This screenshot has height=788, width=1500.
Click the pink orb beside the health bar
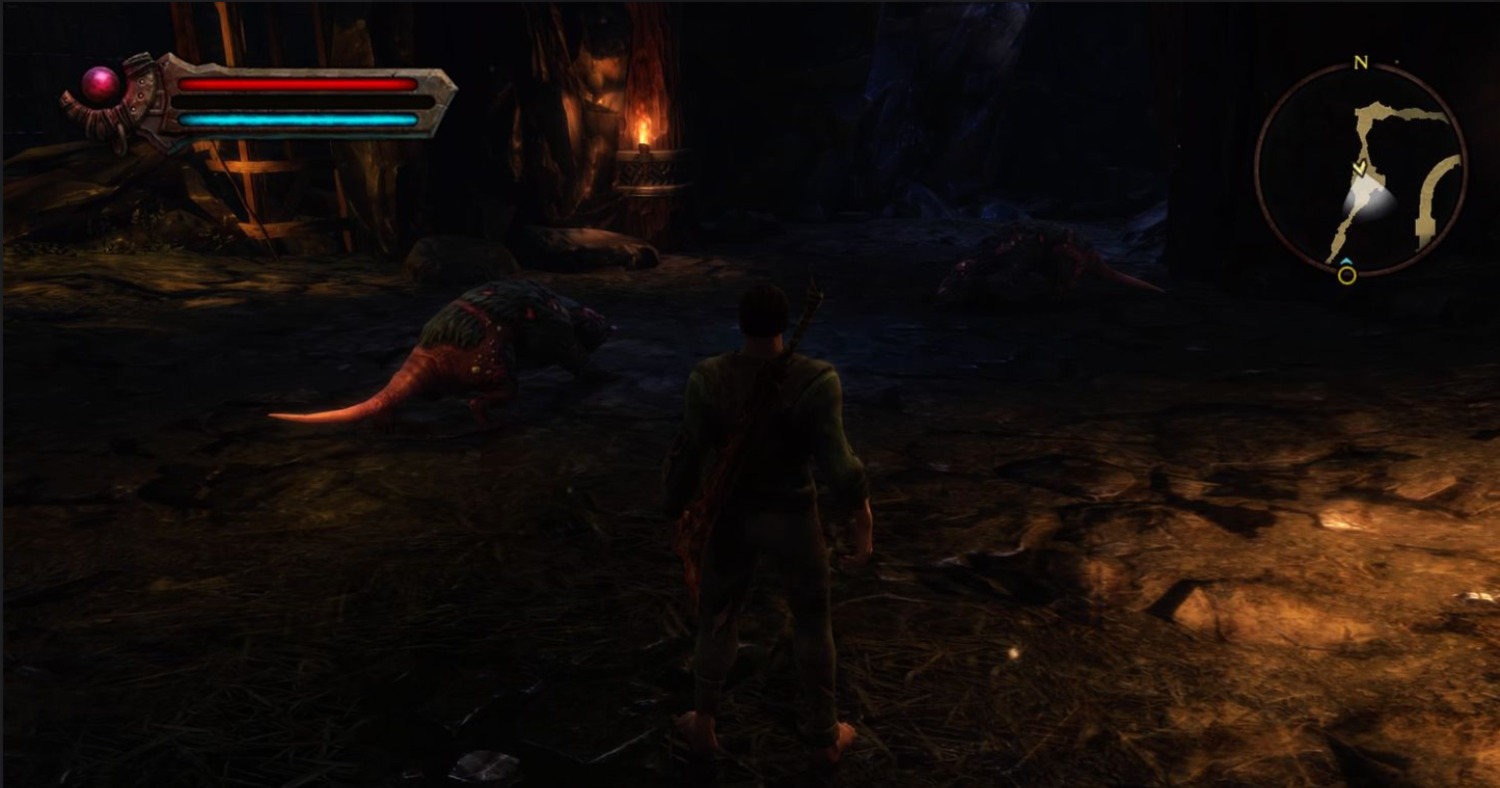tap(100, 85)
